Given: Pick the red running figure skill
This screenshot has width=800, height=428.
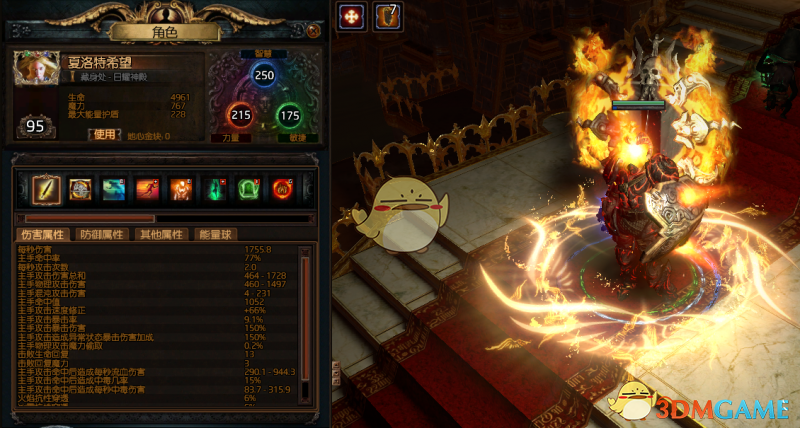Looking at the screenshot, I should tap(148, 188).
